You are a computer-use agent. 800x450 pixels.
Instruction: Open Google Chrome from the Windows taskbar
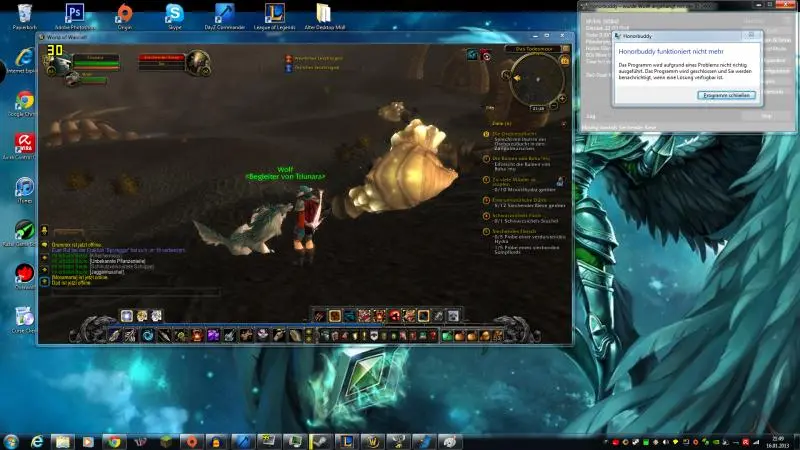[114, 441]
